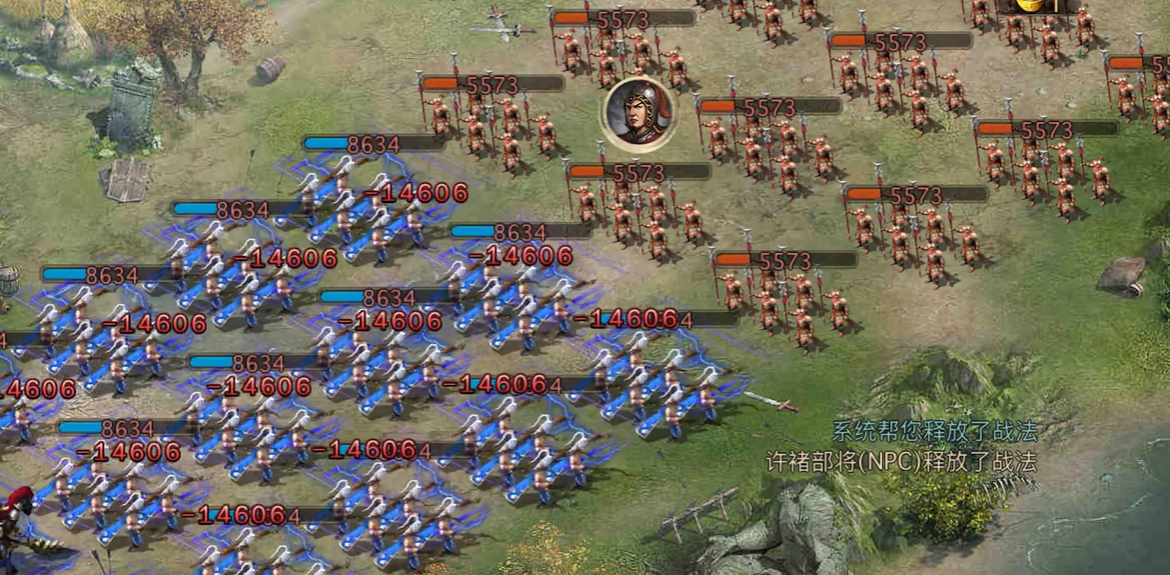The height and width of the screenshot is (575, 1170).
Task: Select the enemy general's round portrait
Action: pos(637,112)
